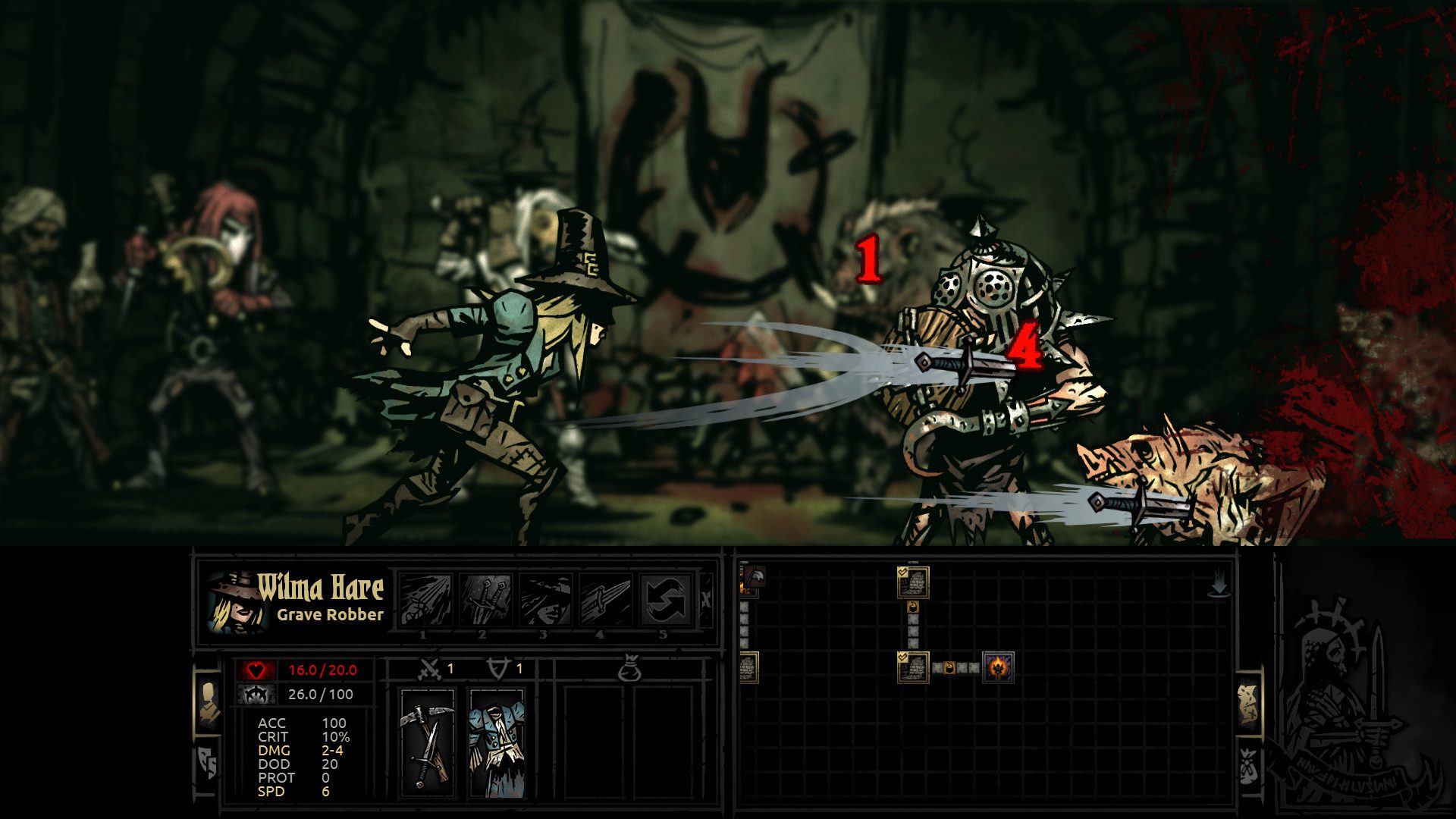Screen dimensions: 1456x819
Task: Expand the supply pouch panel on the right edge
Action: click(x=1247, y=766)
